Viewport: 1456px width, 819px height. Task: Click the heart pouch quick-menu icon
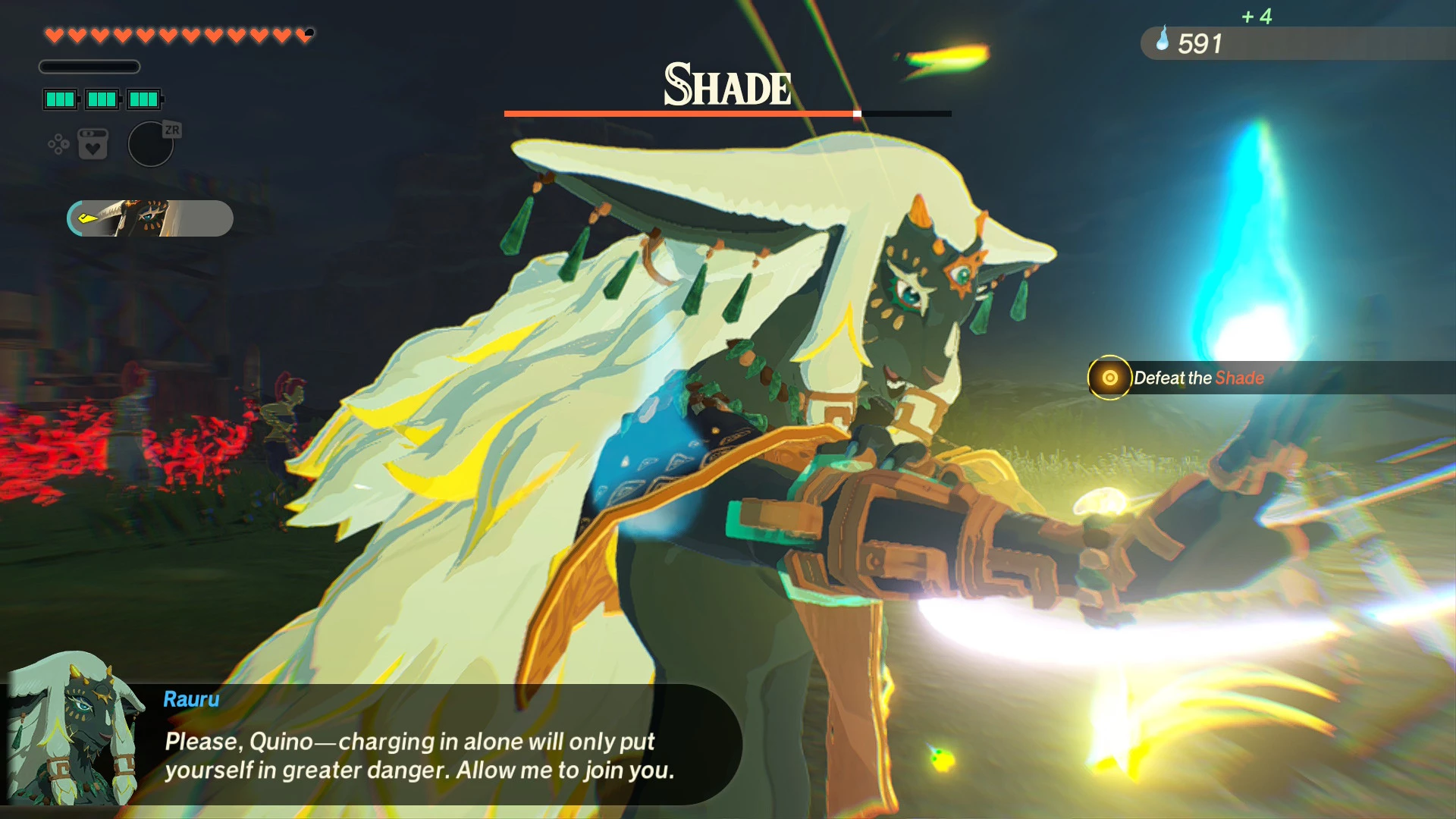pyautogui.click(x=93, y=149)
